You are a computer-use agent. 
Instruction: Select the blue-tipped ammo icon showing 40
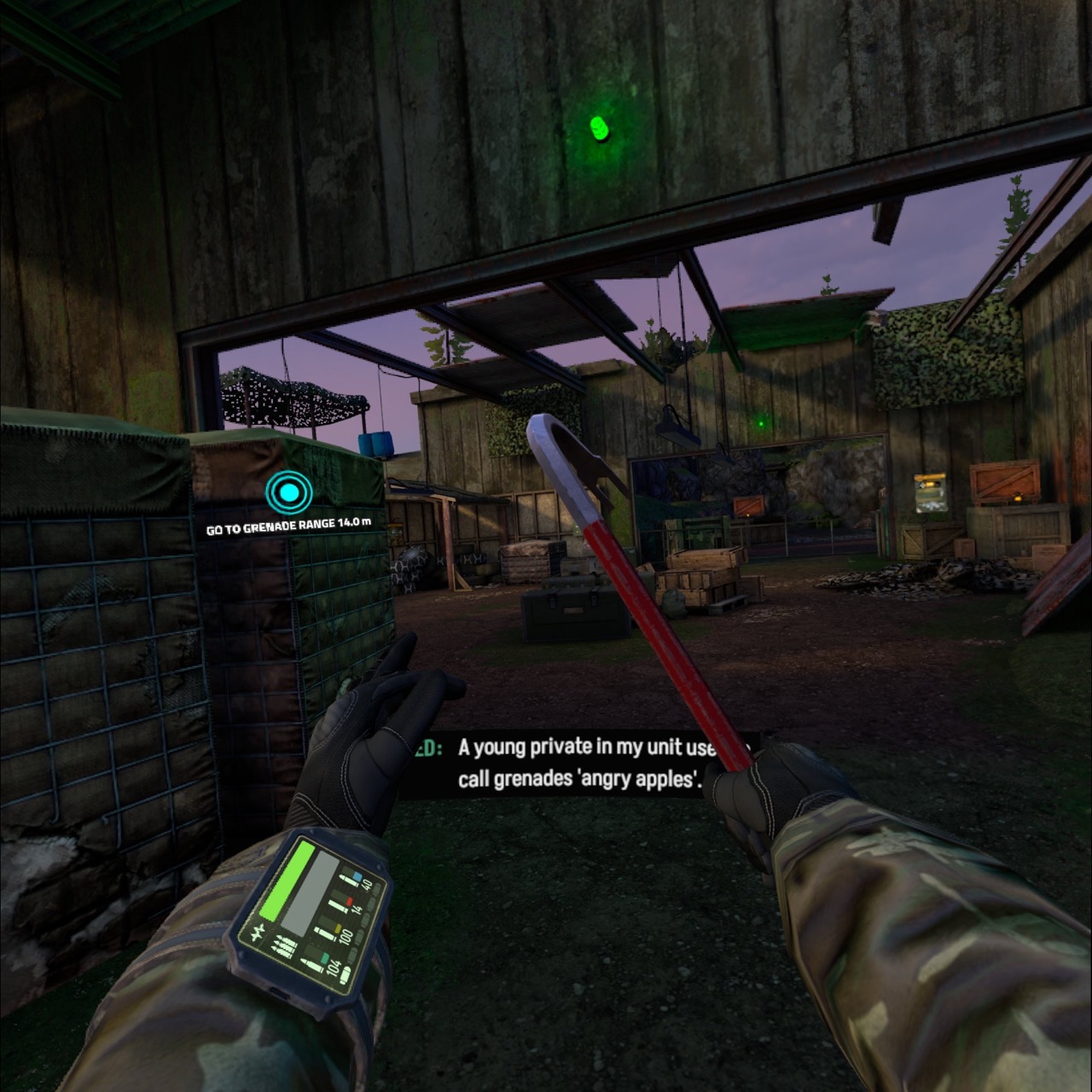tap(351, 878)
